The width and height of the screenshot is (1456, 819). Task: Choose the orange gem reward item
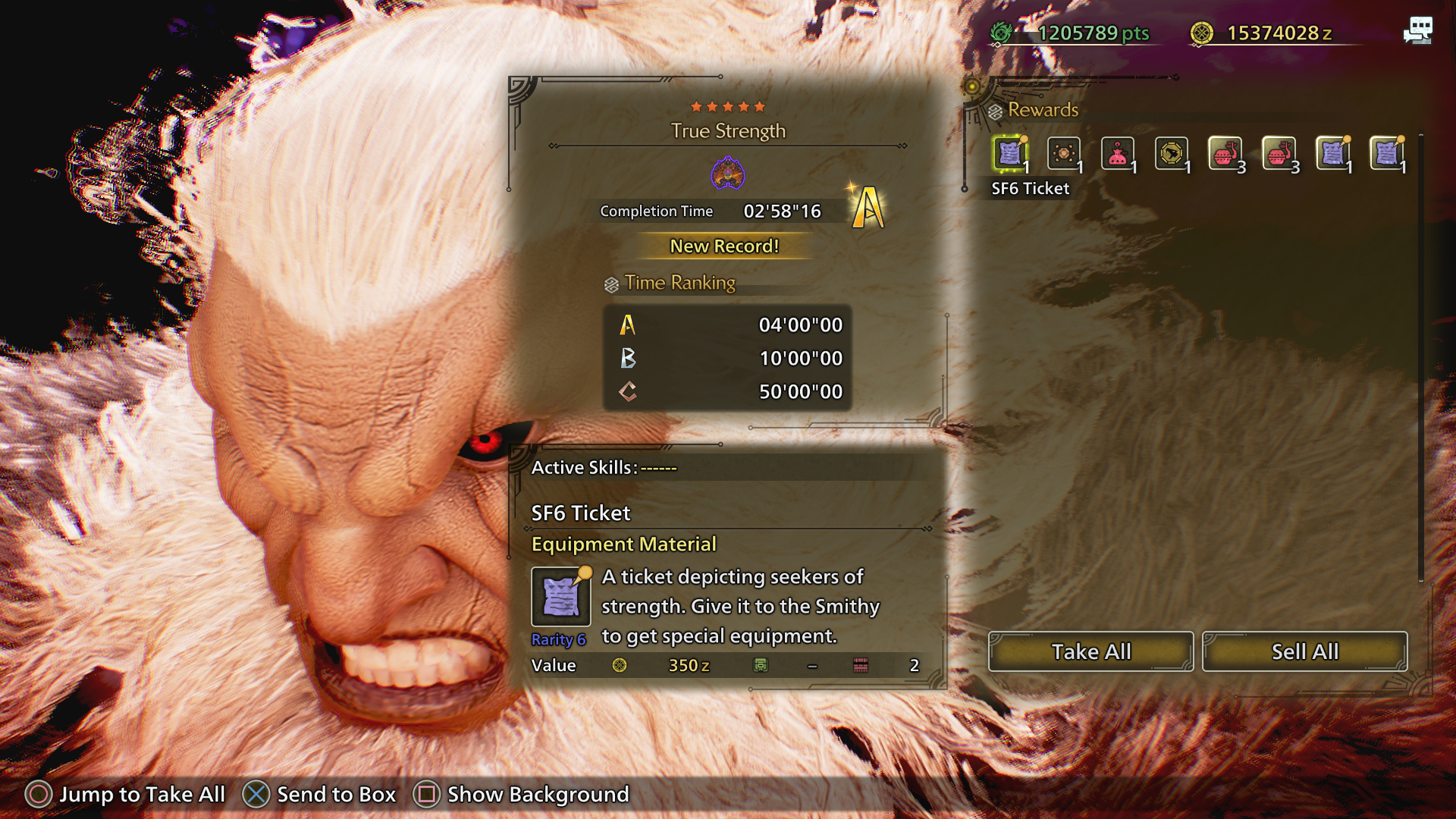click(x=1063, y=154)
